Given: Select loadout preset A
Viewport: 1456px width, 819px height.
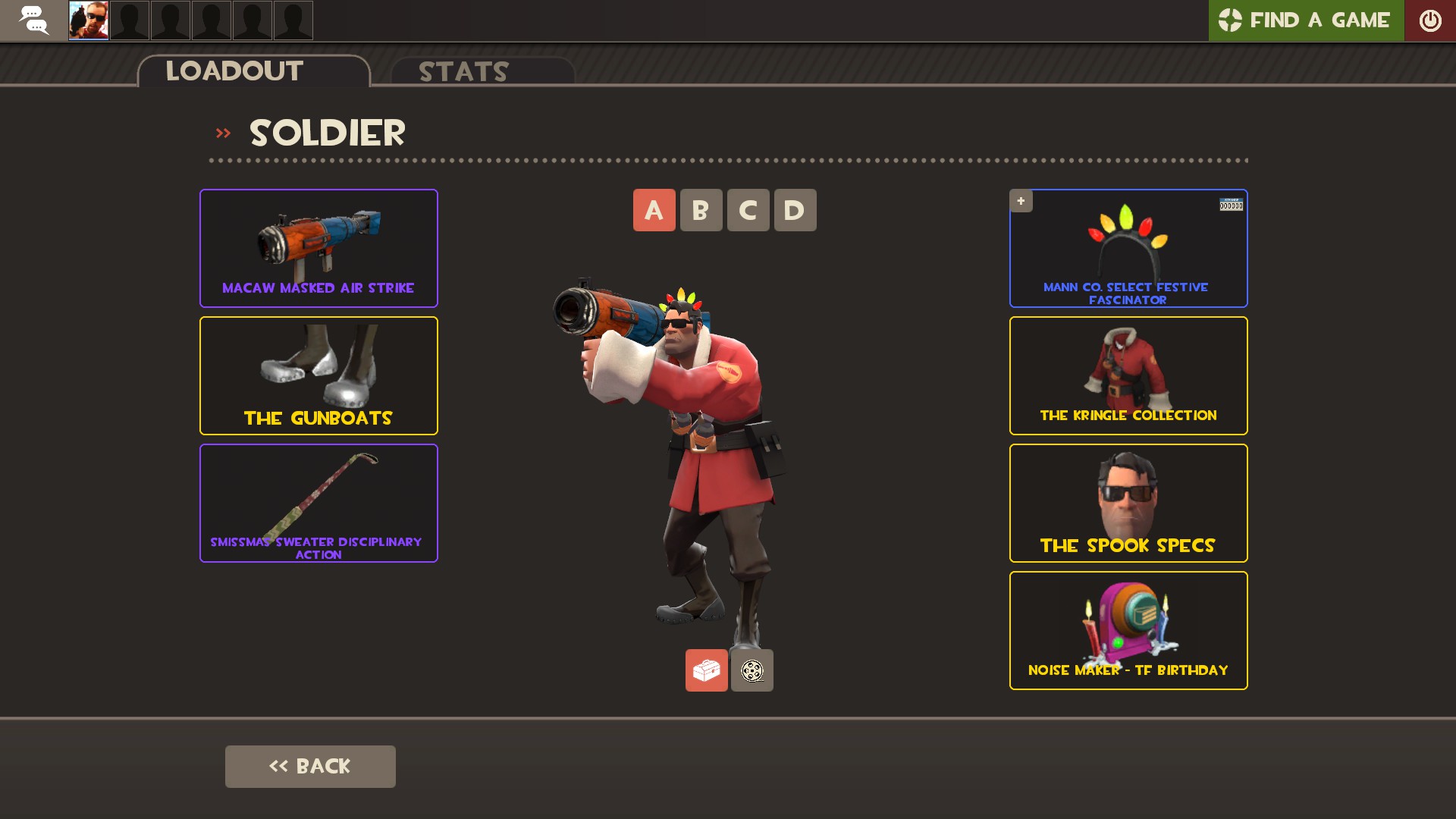Looking at the screenshot, I should (x=654, y=210).
